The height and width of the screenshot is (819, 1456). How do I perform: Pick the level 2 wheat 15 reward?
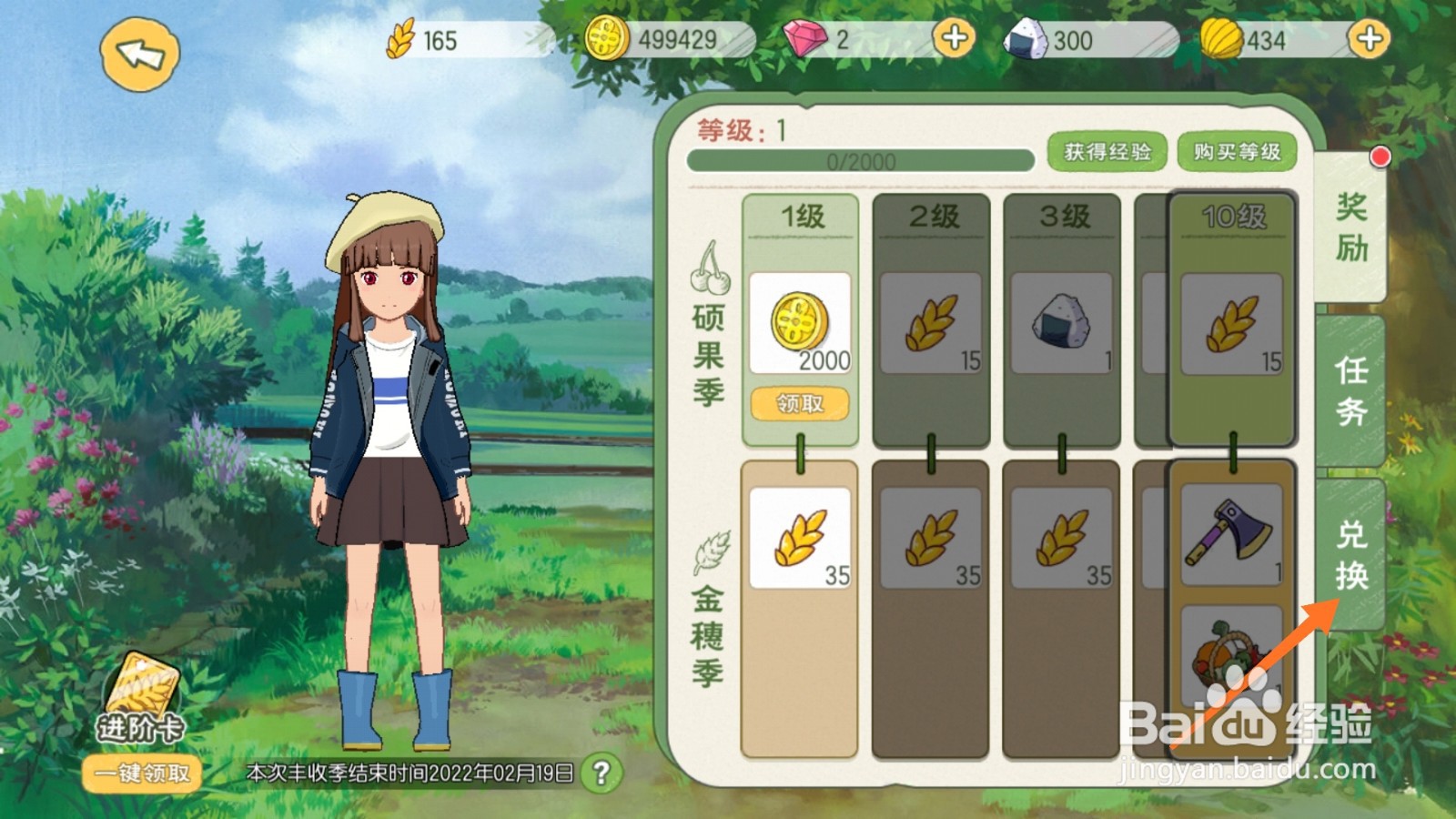pyautogui.click(x=931, y=323)
